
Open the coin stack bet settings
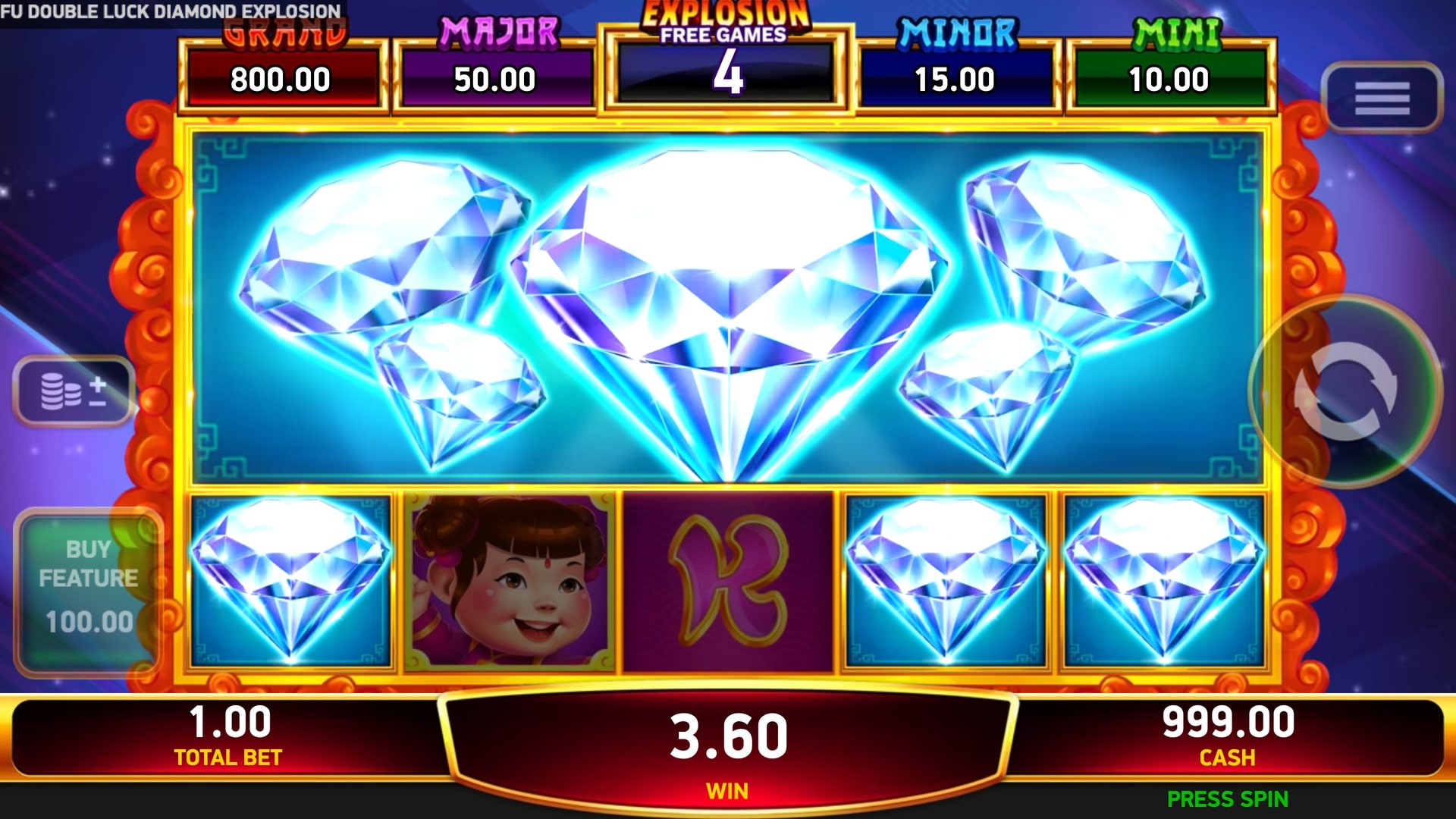(74, 391)
